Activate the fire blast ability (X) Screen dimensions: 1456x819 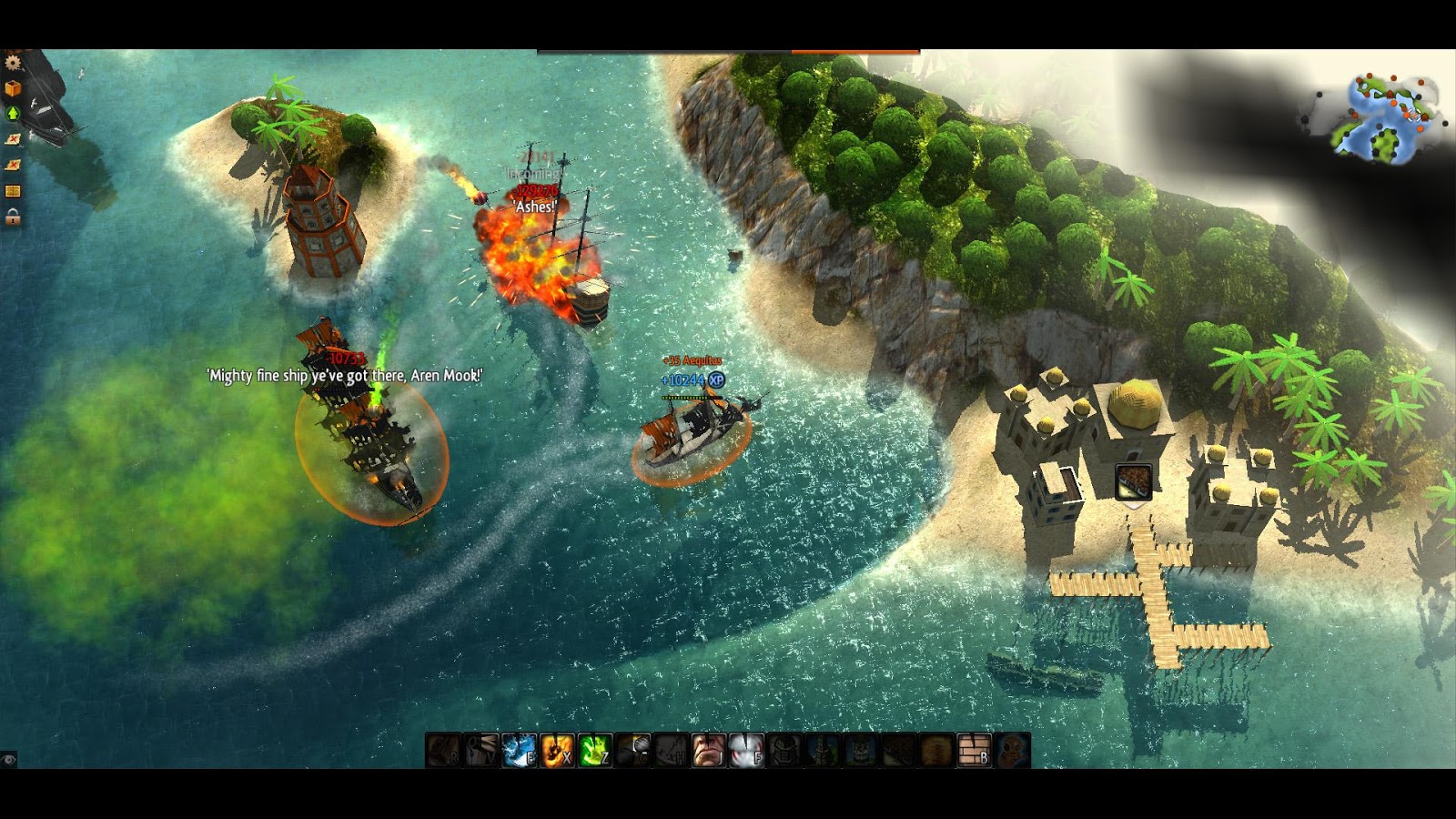point(557,751)
